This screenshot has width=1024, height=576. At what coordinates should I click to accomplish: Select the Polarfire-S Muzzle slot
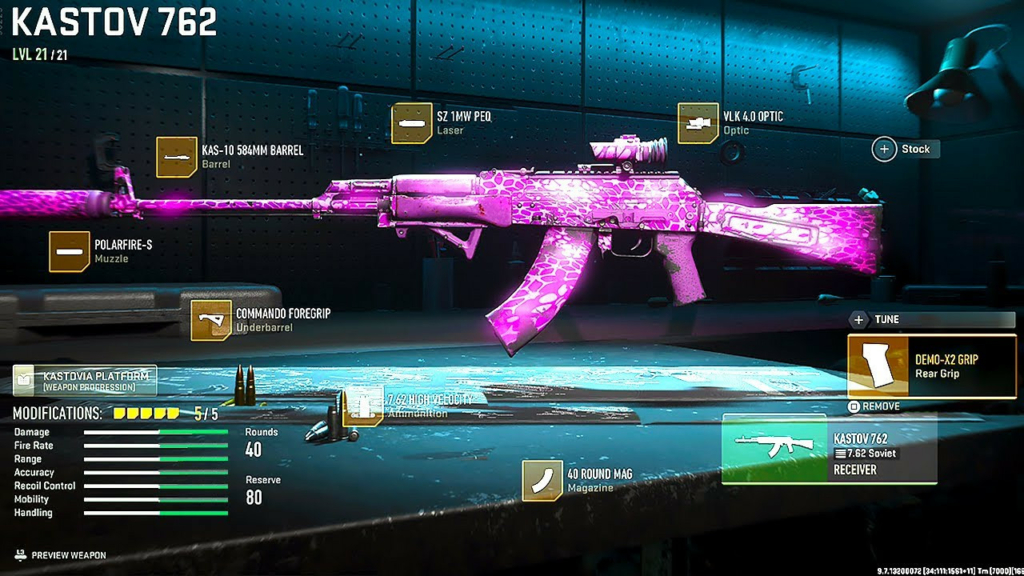[x=70, y=251]
